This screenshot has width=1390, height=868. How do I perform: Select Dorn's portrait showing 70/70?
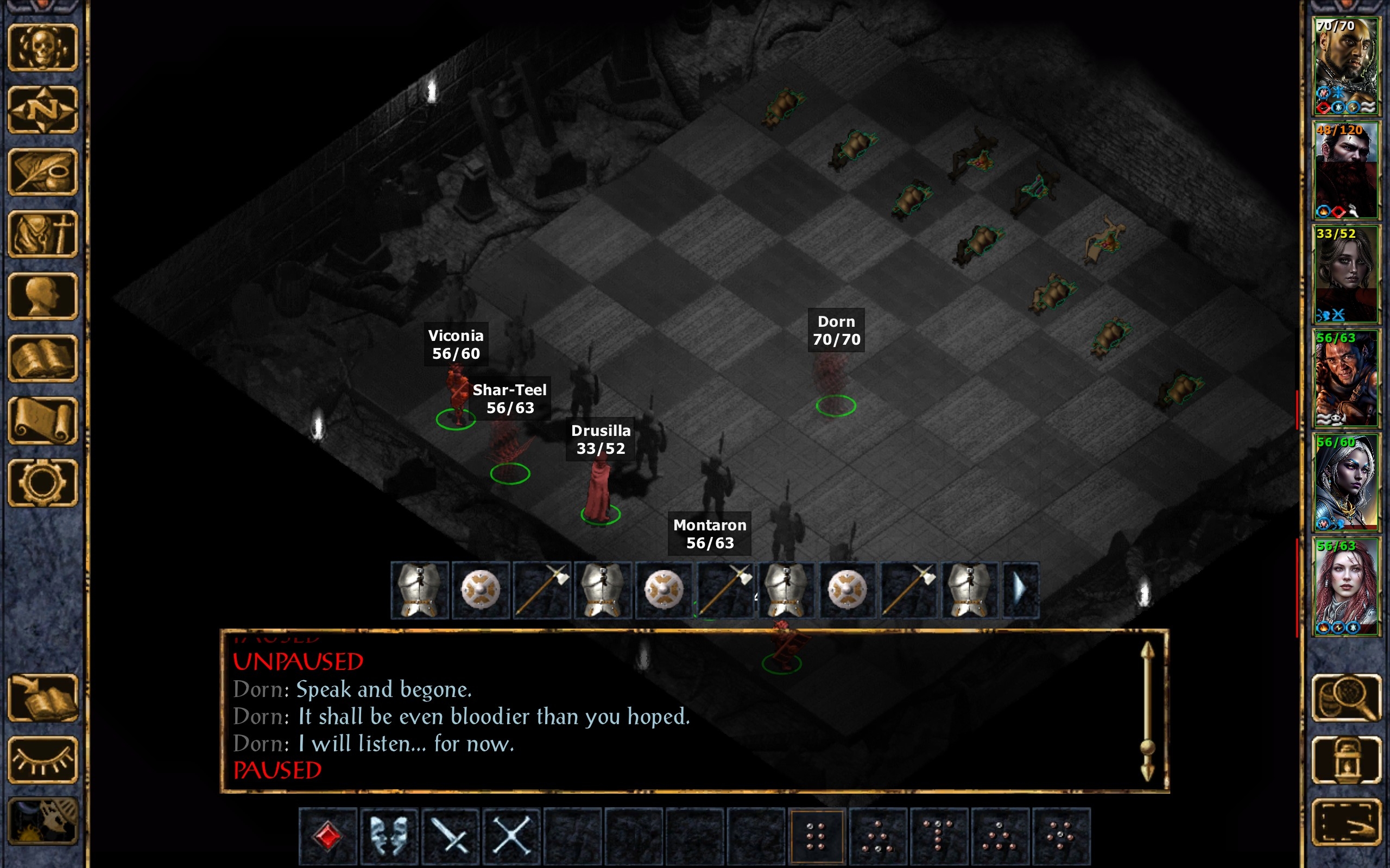tap(1345, 66)
